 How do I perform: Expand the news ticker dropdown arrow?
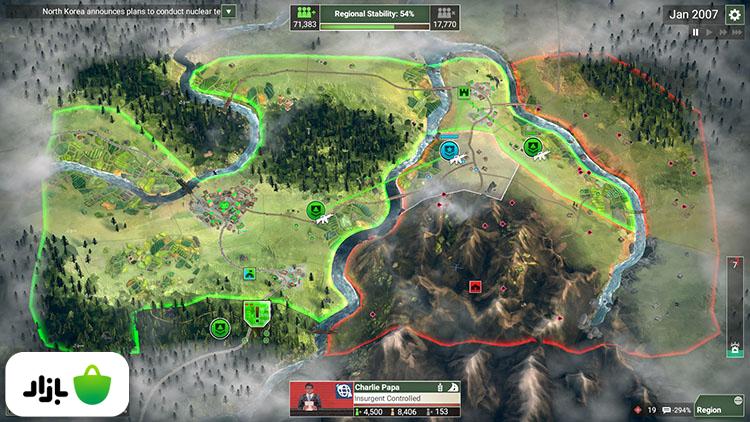click(x=229, y=12)
